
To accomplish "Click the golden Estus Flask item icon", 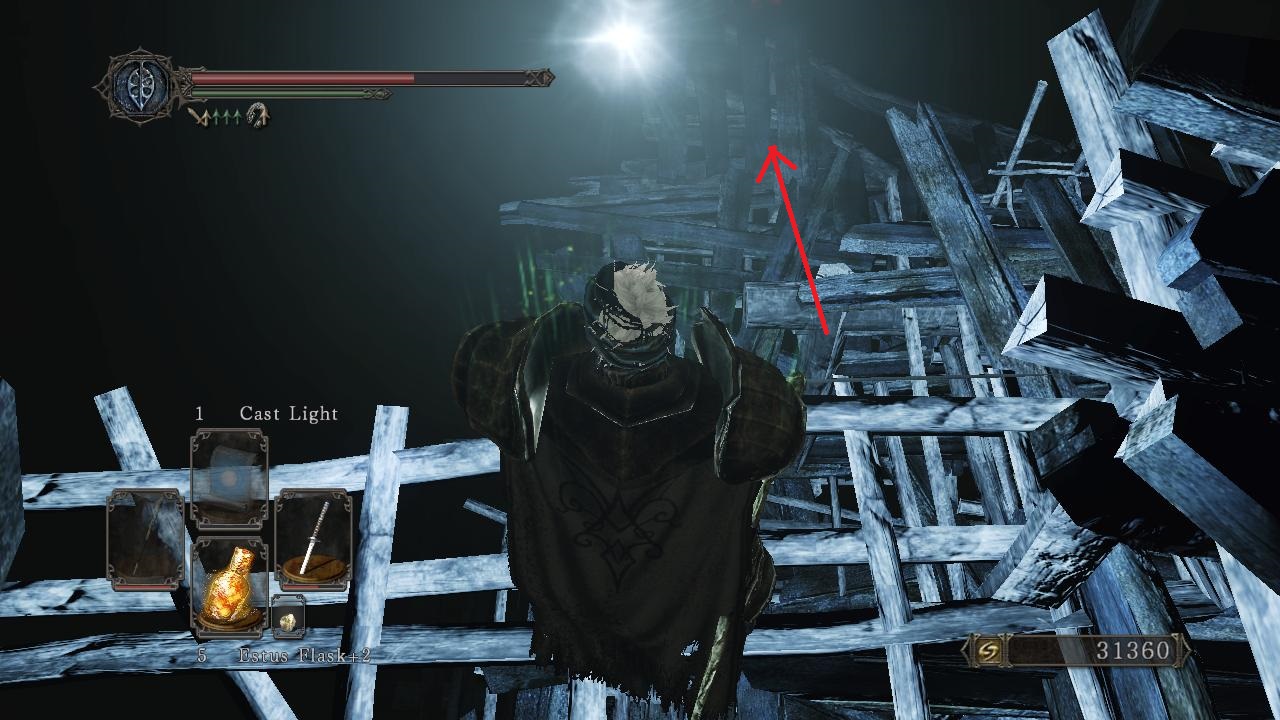I will click(230, 588).
